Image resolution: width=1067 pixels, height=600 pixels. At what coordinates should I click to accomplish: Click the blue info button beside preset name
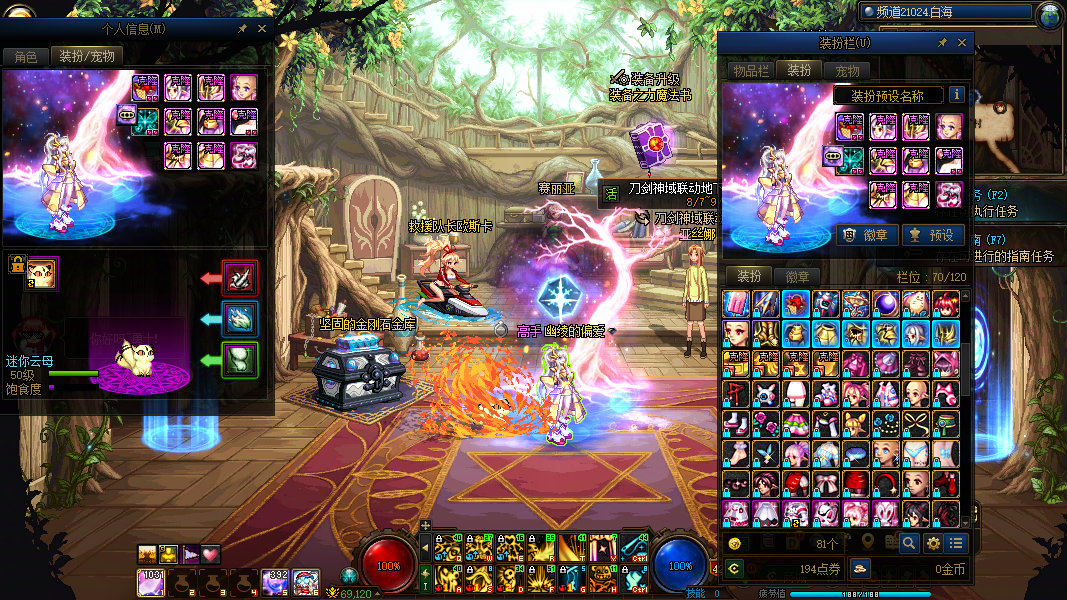pyautogui.click(x=957, y=95)
